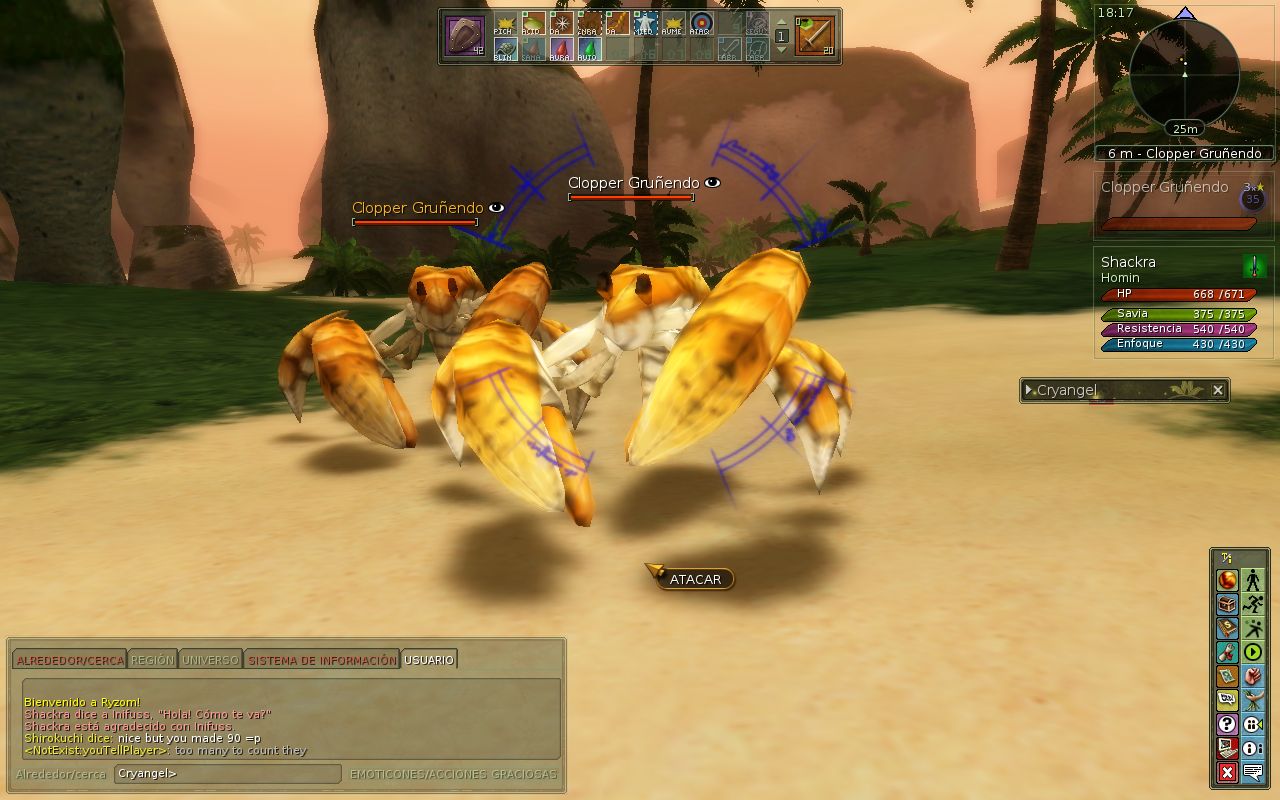Open EMOTICONES/ACCIONES GRACIOSAS emote menu
This screenshot has height=800, width=1280.
pyautogui.click(x=453, y=774)
